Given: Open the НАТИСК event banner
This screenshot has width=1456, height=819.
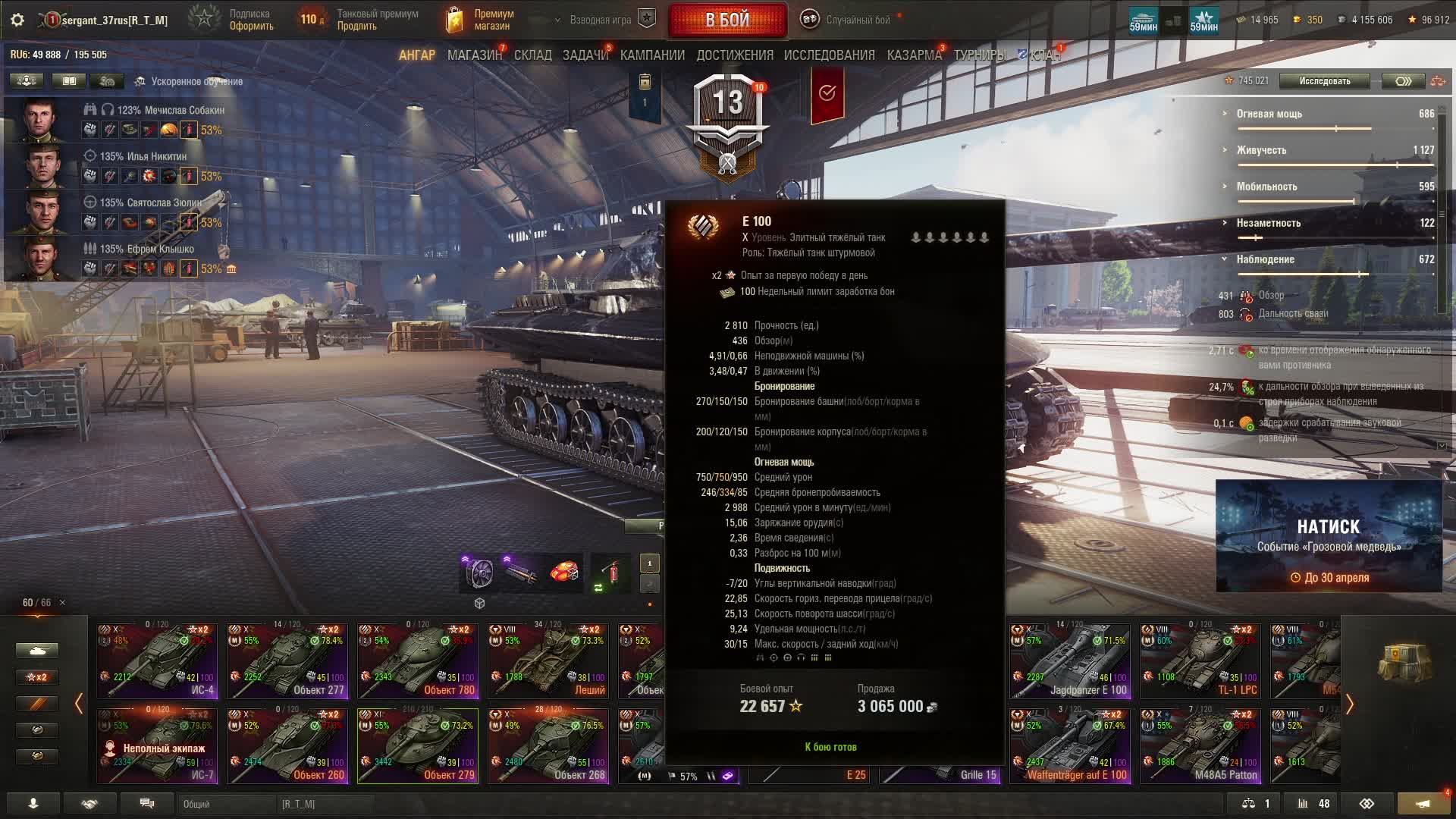Looking at the screenshot, I should (x=1329, y=535).
